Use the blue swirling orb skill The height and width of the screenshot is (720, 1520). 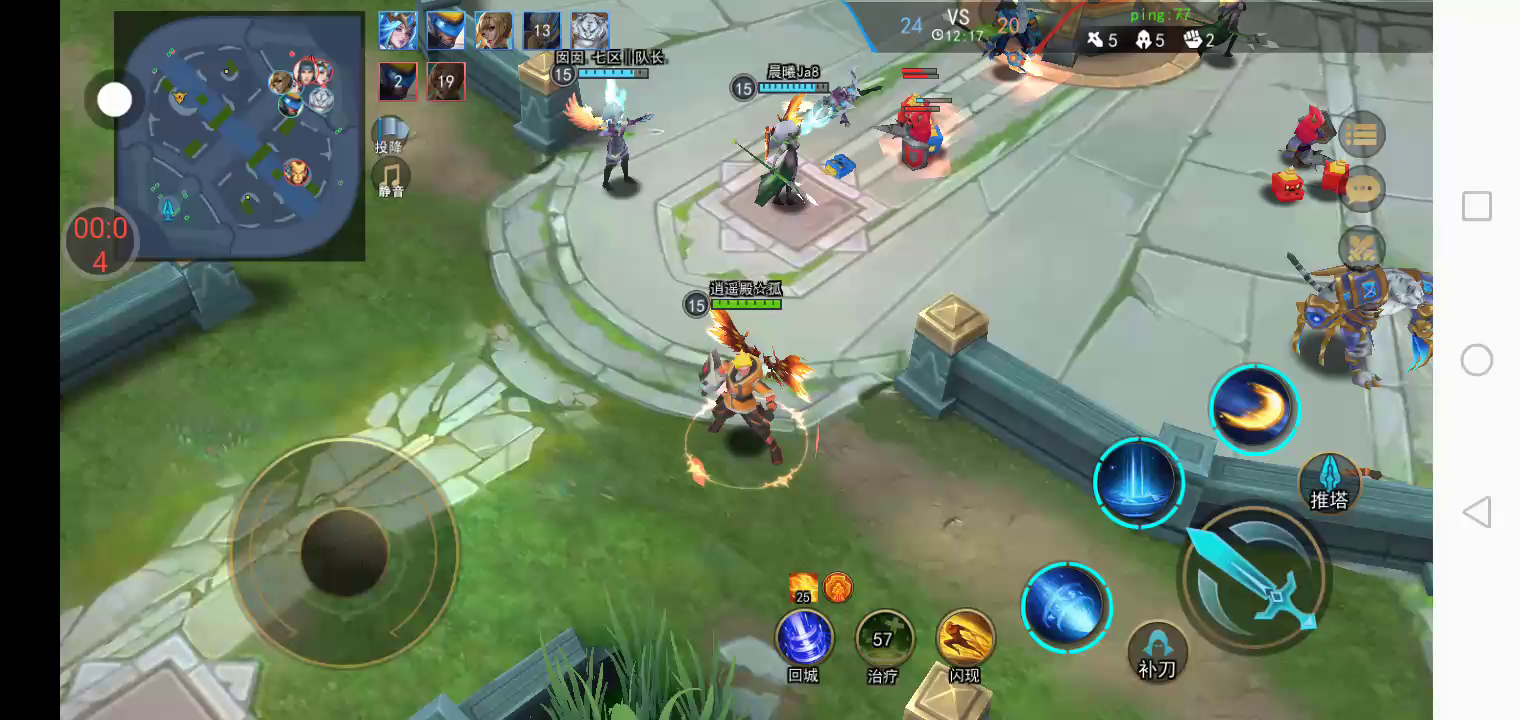[1066, 606]
